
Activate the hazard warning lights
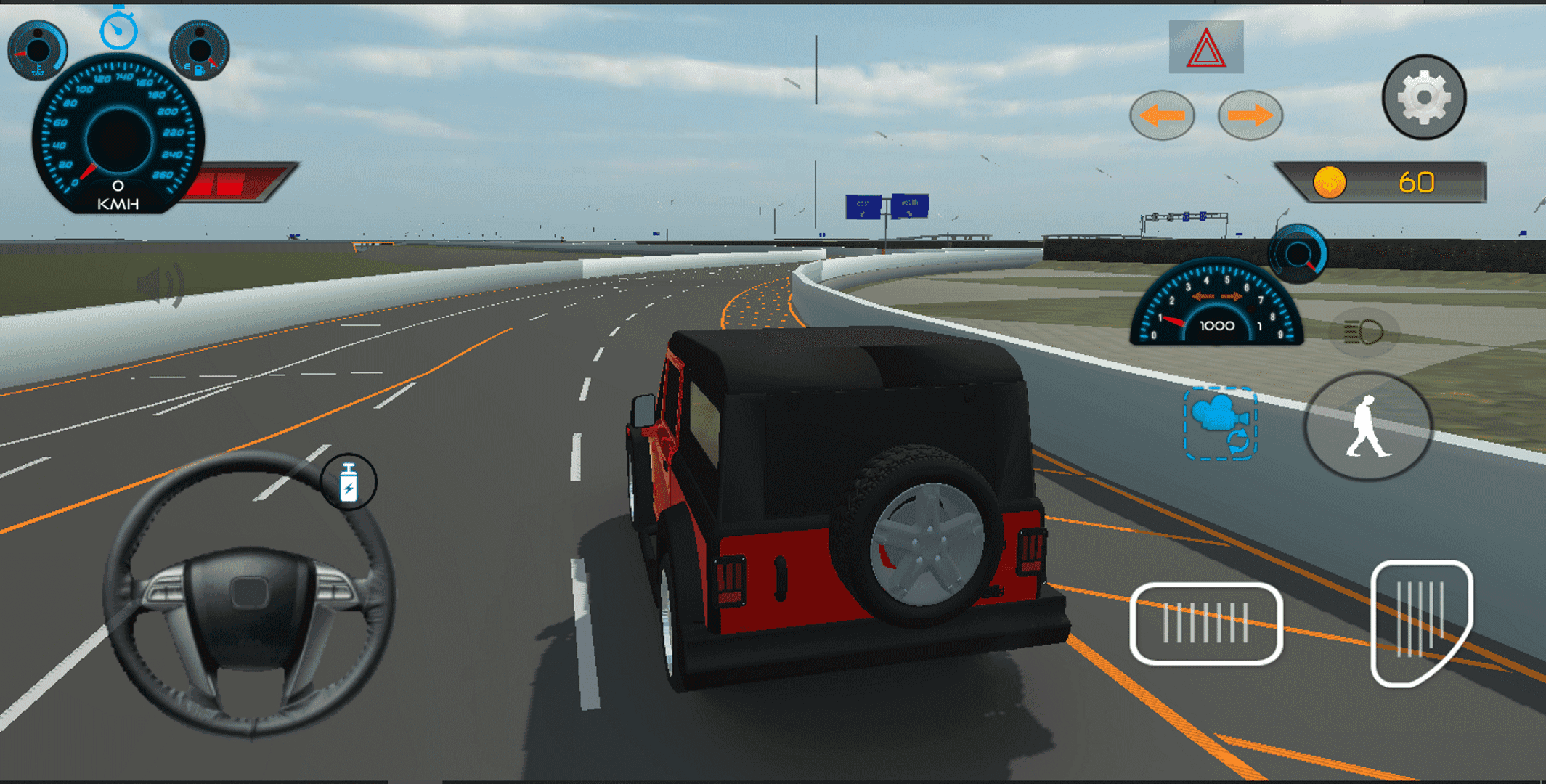click(x=1205, y=49)
